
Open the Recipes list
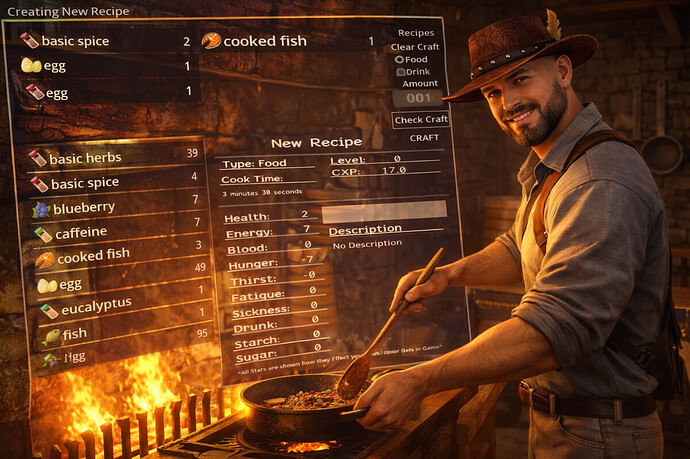point(416,33)
